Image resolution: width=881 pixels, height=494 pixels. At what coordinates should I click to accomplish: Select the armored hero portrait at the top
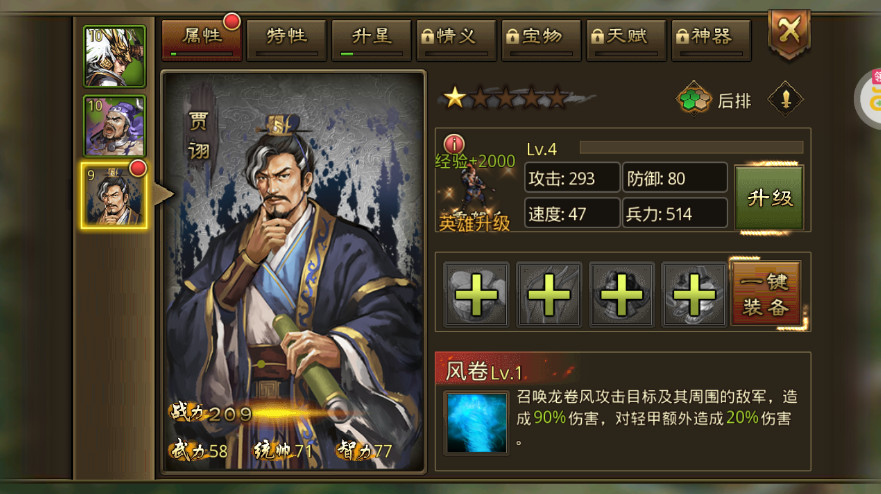coord(115,56)
